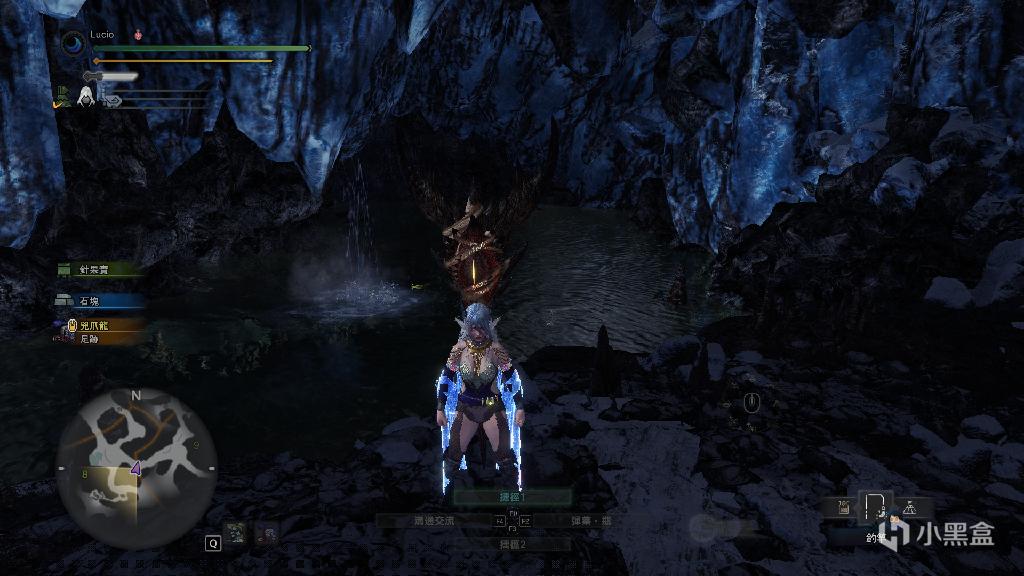Click the crescent moon time icon
This screenshot has width=1024, height=576.
click(74, 44)
